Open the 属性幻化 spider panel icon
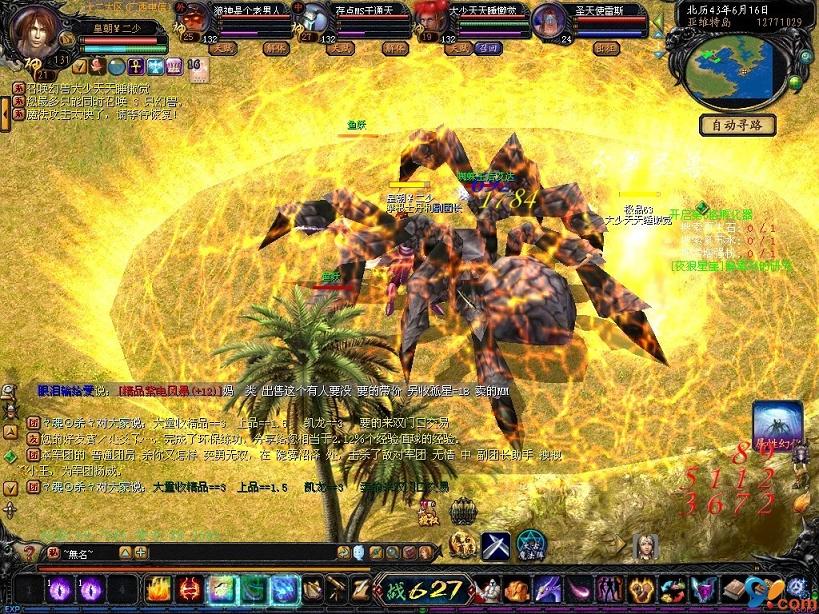Image resolution: width=819 pixels, height=614 pixels. coord(777,425)
